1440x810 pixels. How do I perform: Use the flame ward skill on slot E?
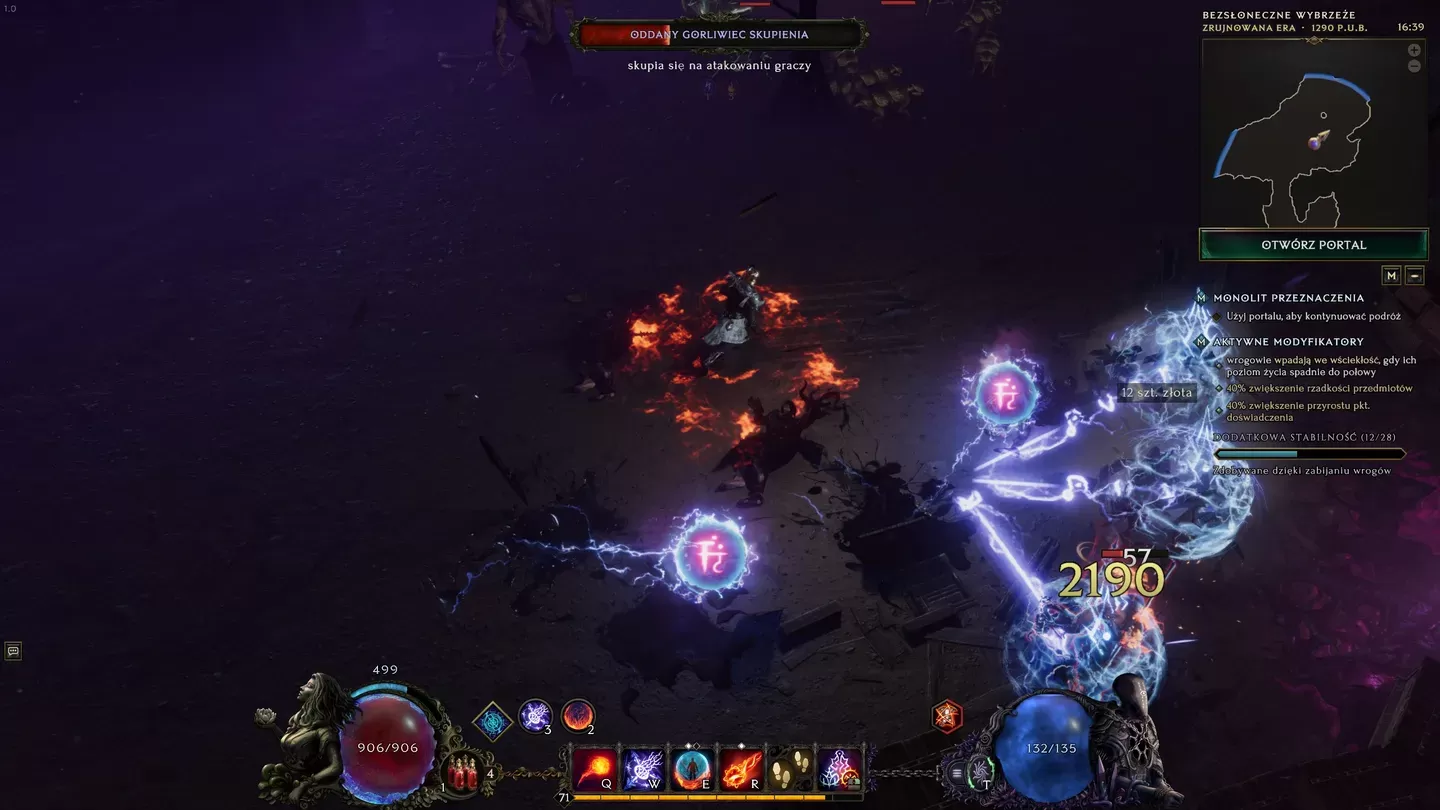692,770
